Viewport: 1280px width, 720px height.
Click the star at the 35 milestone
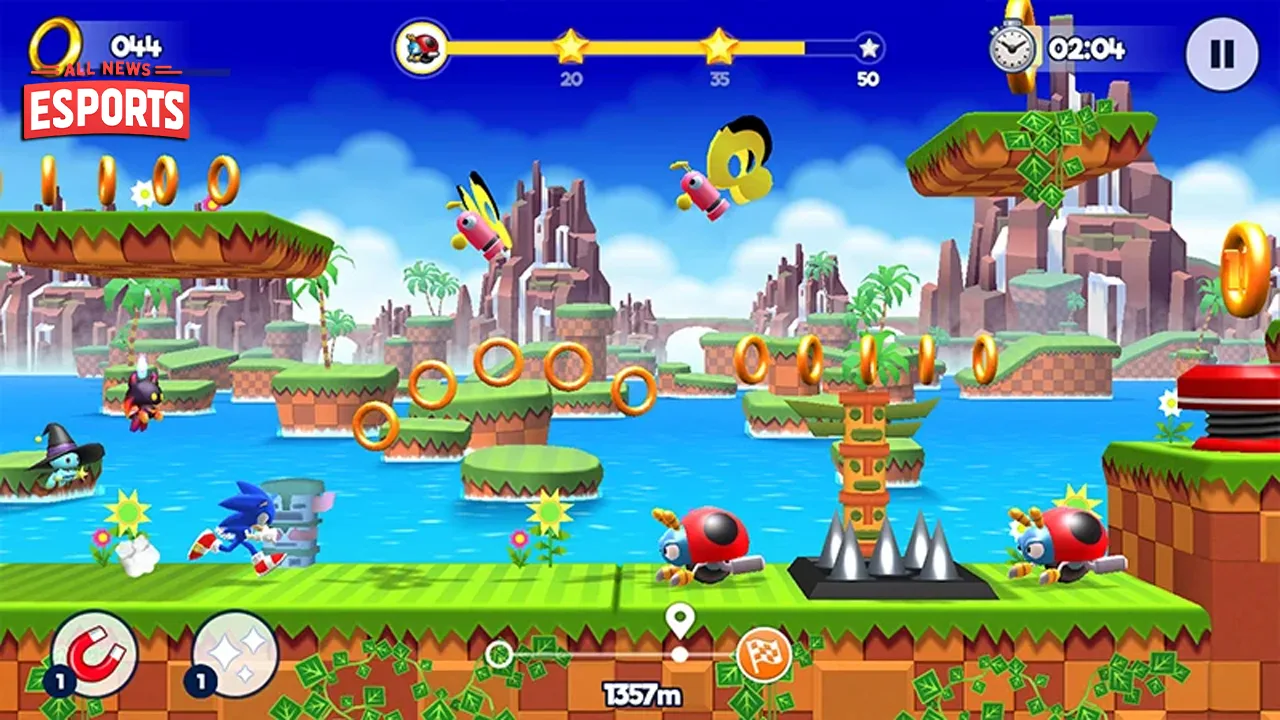coord(719,47)
